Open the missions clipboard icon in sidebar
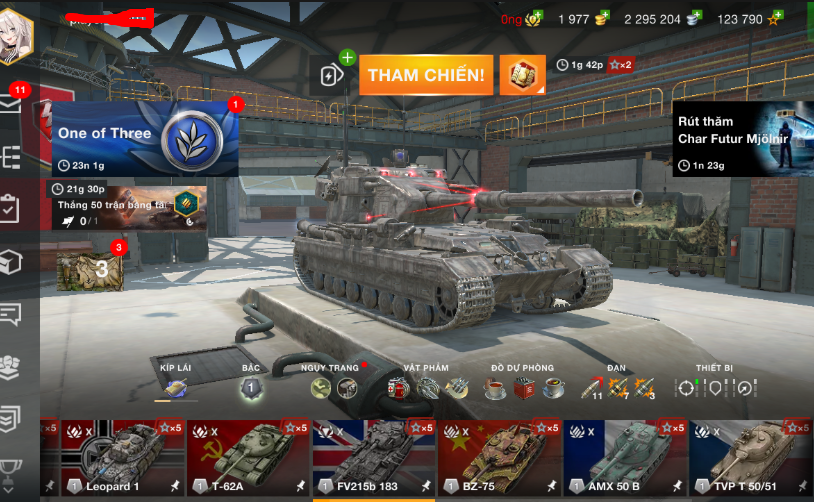The width and height of the screenshot is (814, 502). pos(11,209)
